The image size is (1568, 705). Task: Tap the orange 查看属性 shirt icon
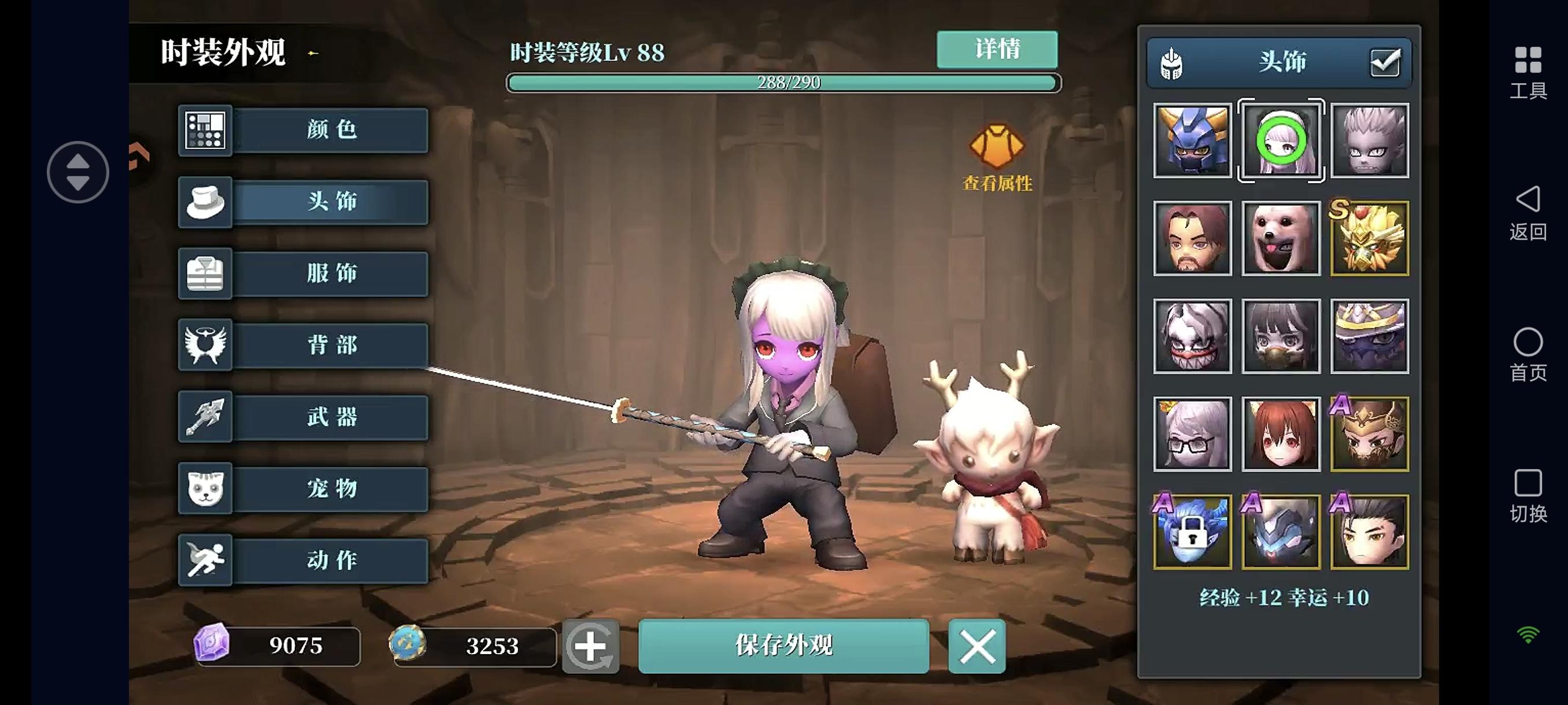coord(998,147)
